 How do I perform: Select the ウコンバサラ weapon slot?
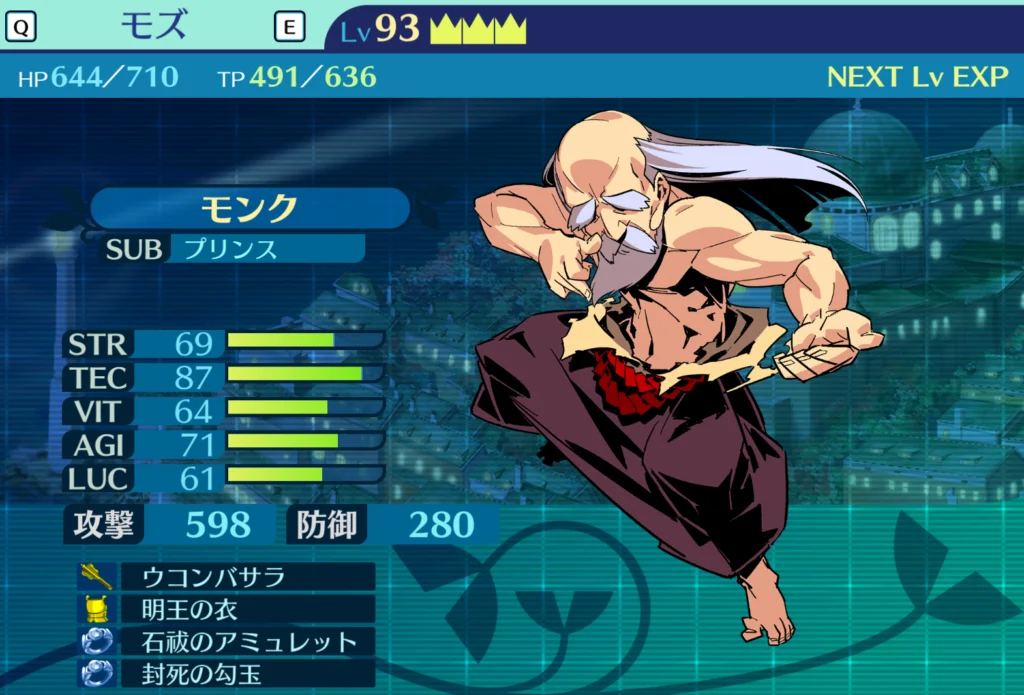click(247, 577)
